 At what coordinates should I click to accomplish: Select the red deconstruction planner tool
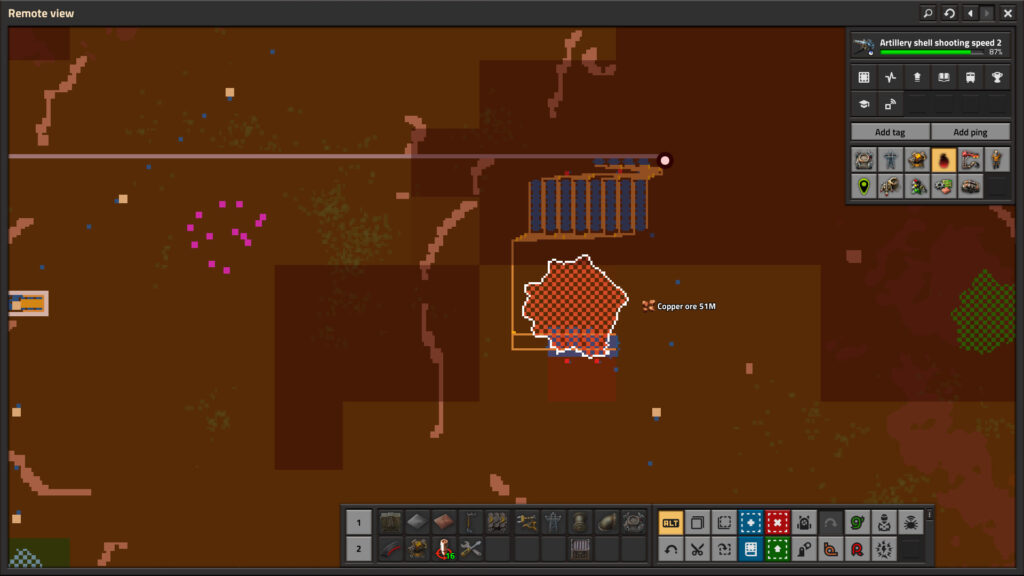[777, 522]
